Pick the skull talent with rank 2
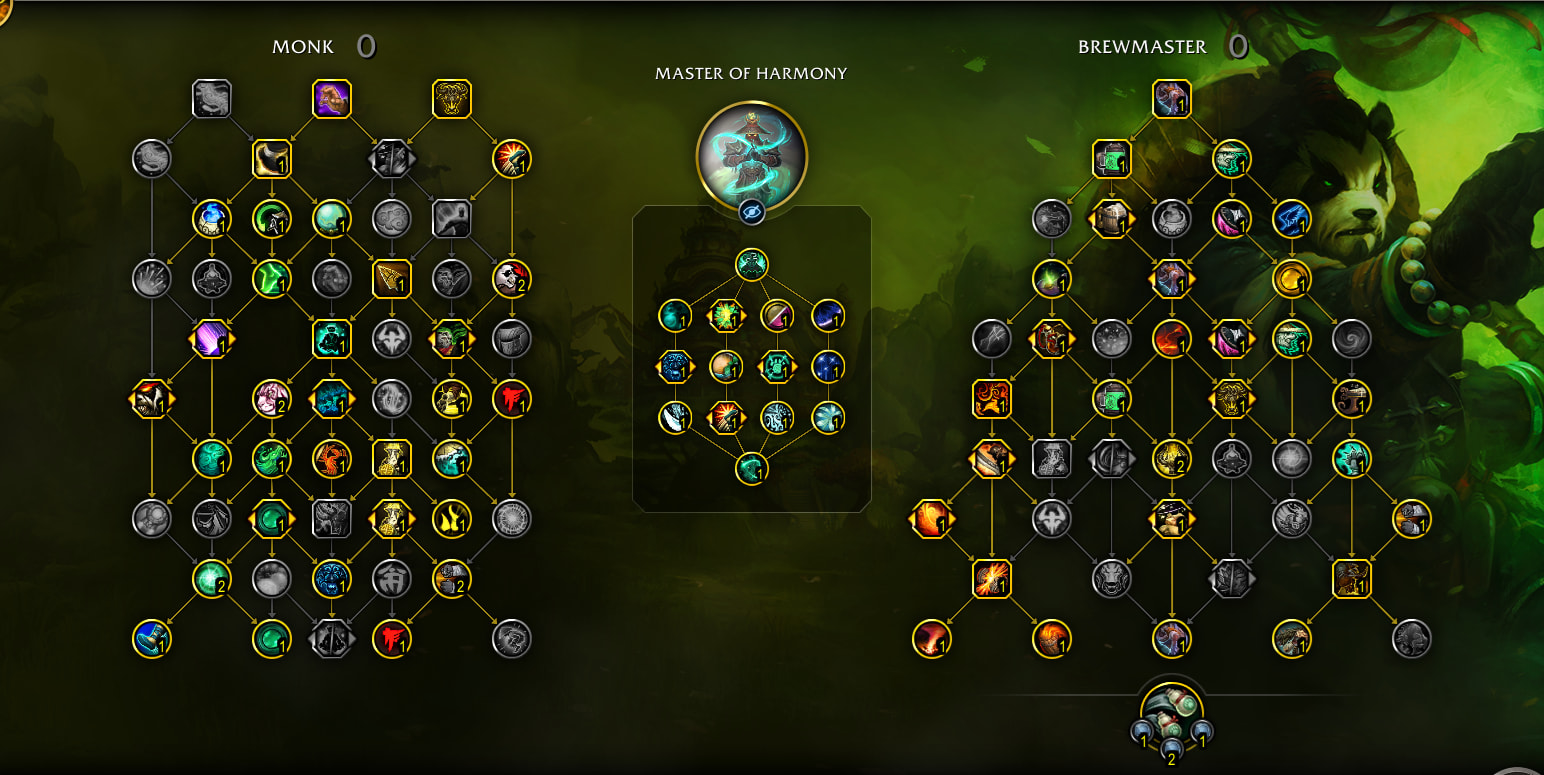Image resolution: width=1544 pixels, height=775 pixels. (511, 279)
